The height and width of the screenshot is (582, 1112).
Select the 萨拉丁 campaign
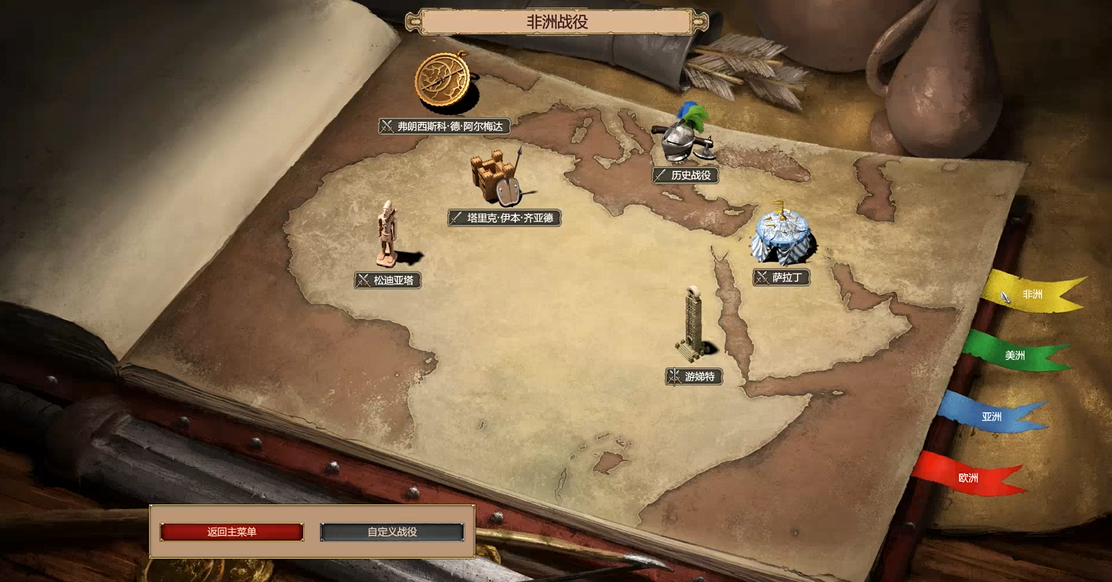click(781, 277)
